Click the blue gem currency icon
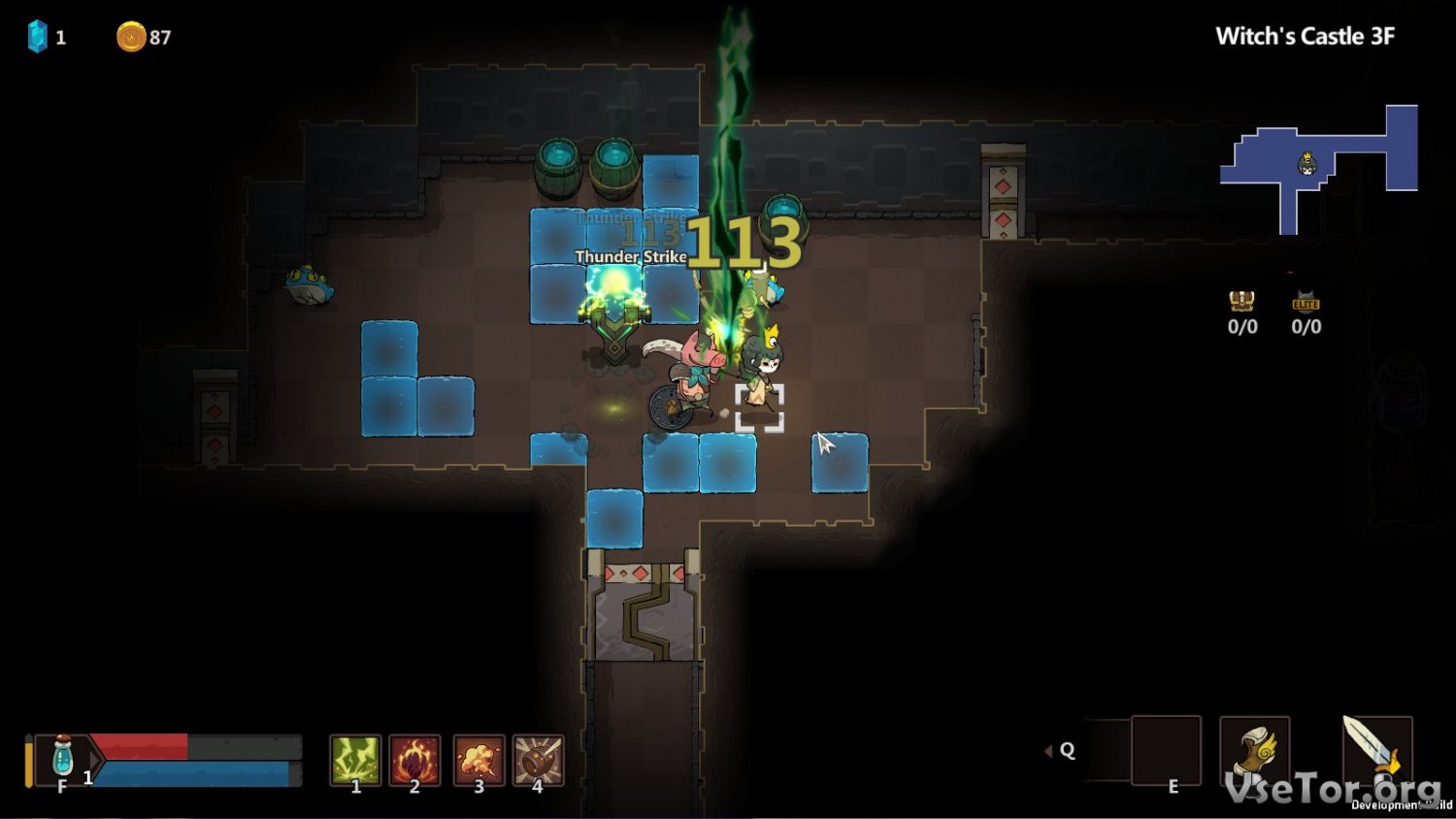The image size is (1456, 819). tap(38, 37)
